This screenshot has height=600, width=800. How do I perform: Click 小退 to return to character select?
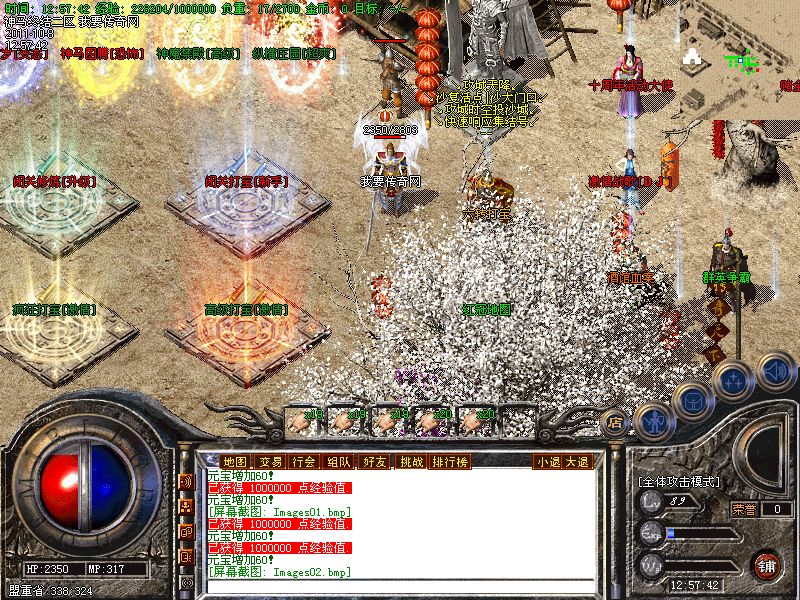point(547,462)
